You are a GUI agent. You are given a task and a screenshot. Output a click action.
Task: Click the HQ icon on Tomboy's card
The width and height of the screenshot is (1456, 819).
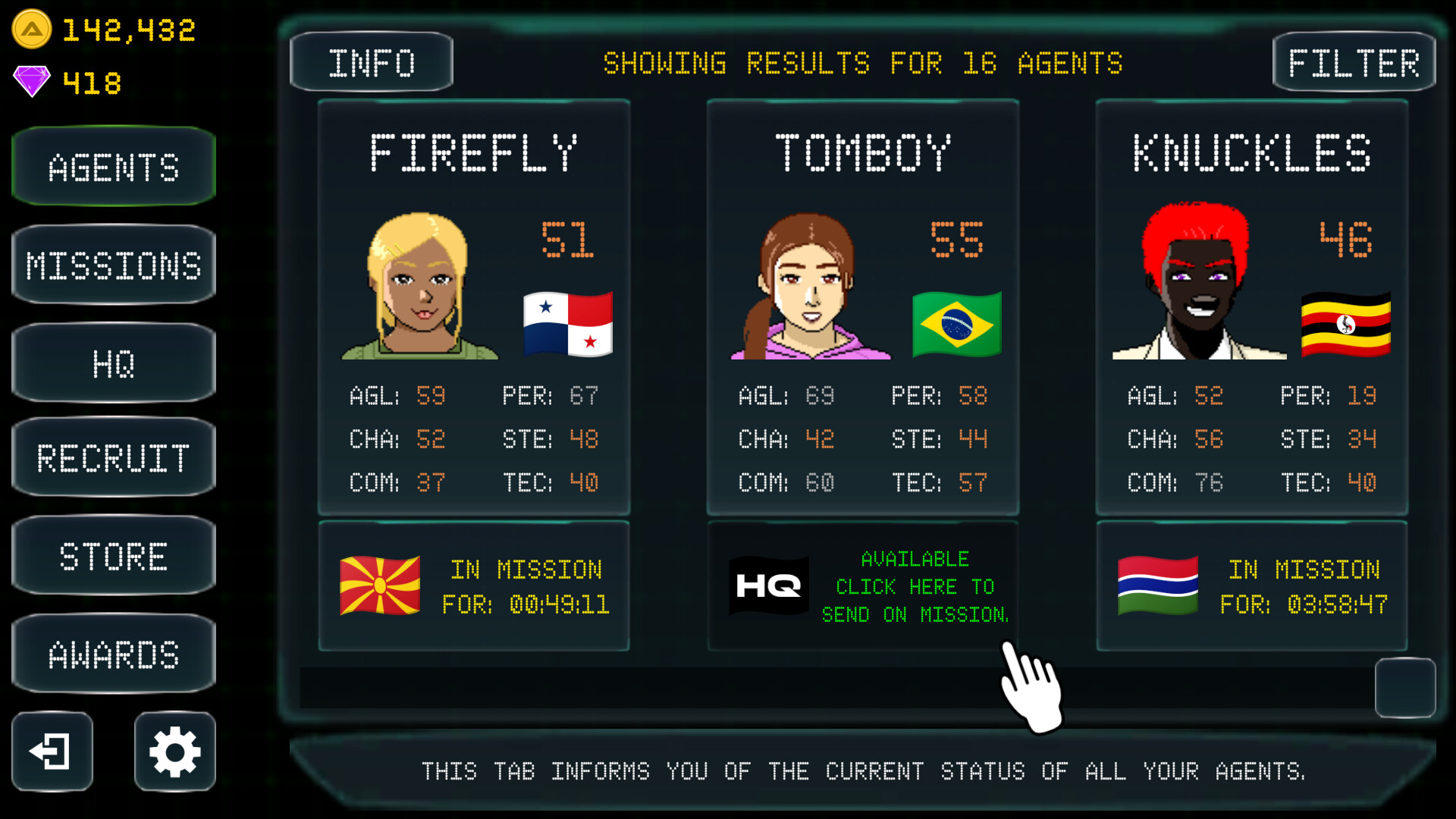767,585
